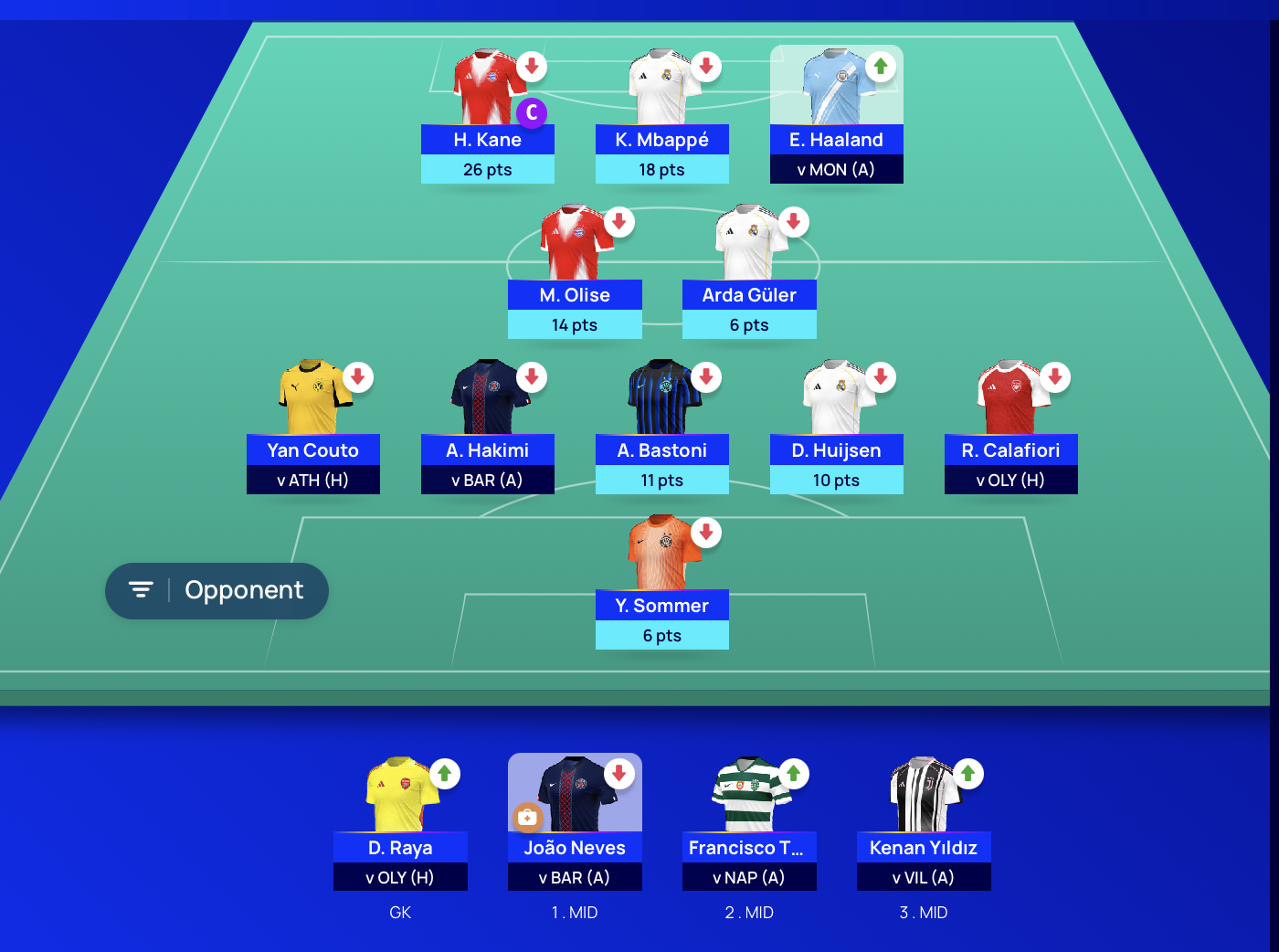
Task: Click the green arrow on D. Raya
Action: [x=445, y=774]
